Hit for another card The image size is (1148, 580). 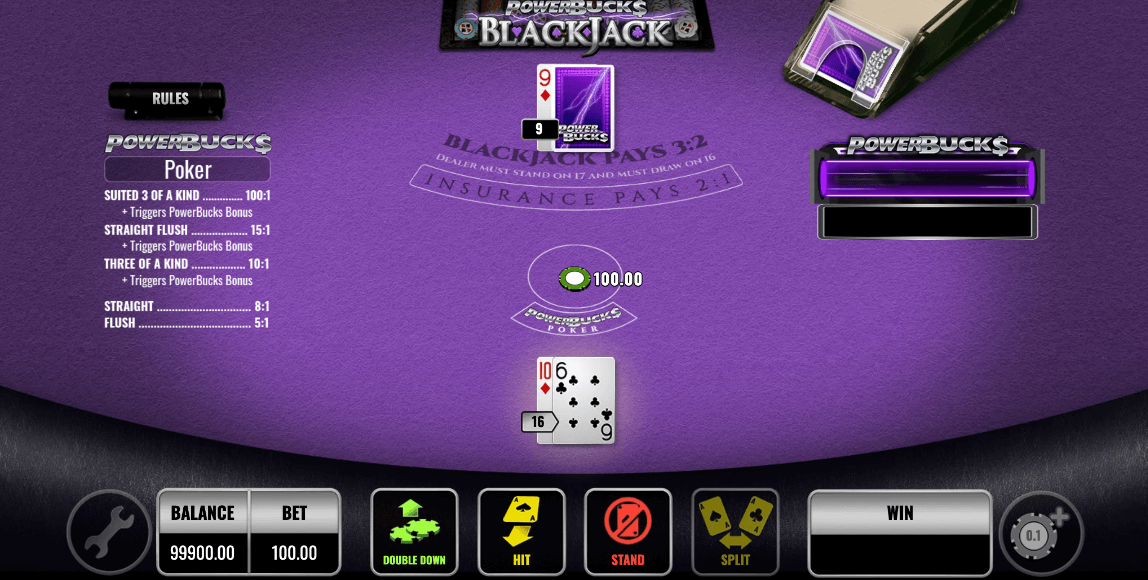[x=521, y=531]
